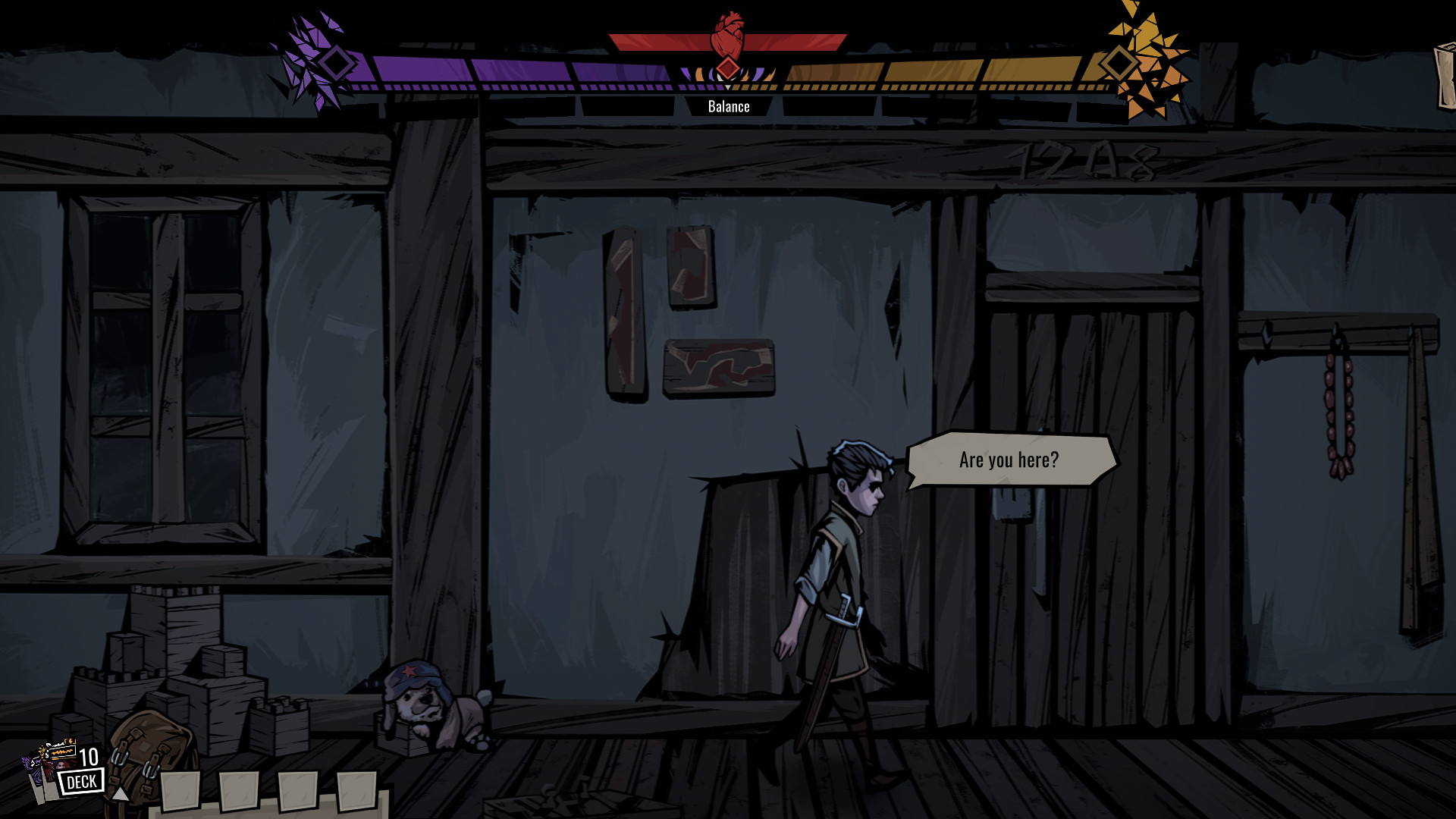Enable the Balance pointer arrow
Viewport: 1456px width, 819px height.
(x=727, y=89)
